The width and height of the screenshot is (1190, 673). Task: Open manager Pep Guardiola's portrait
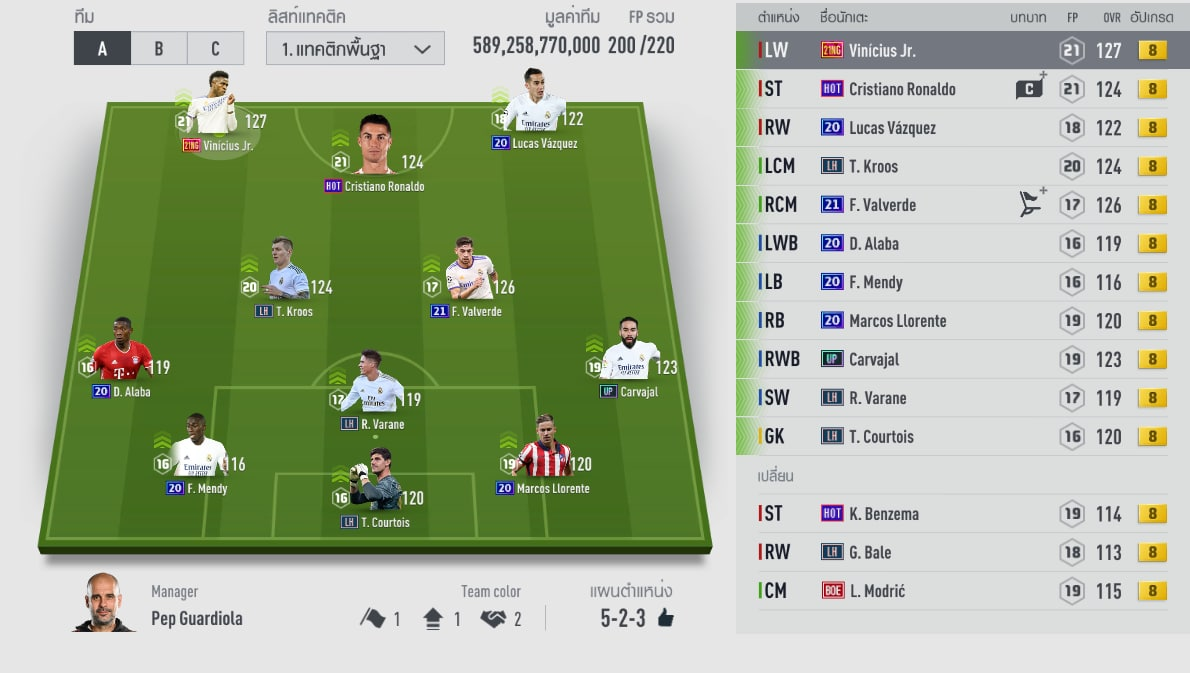click(x=104, y=602)
